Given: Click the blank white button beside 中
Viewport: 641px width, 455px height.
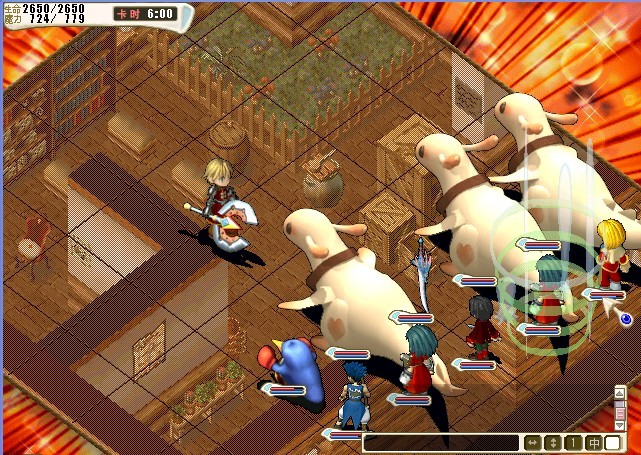Looking at the screenshot, I should 613,443.
